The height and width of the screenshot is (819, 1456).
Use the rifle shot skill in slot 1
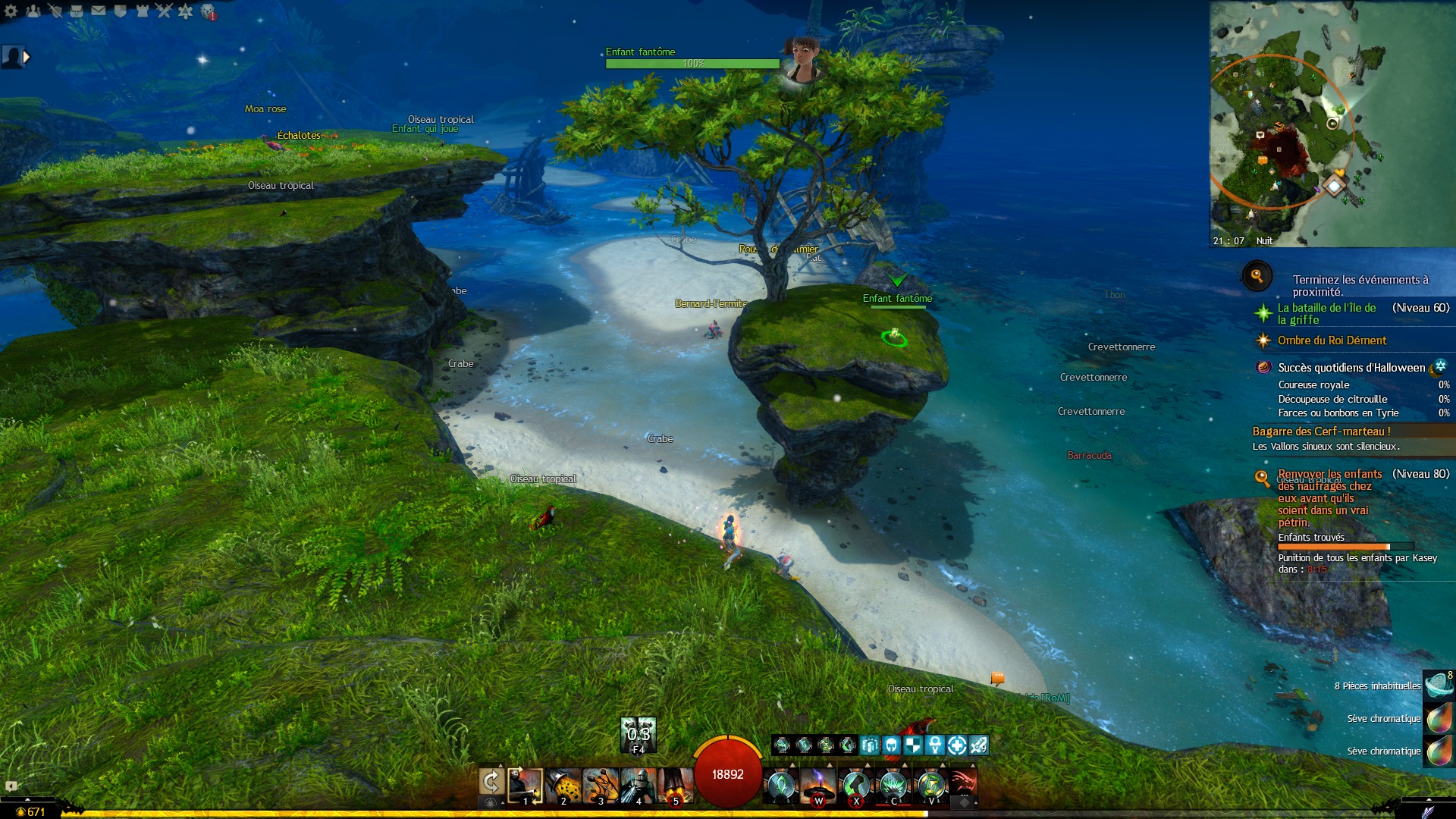click(526, 786)
